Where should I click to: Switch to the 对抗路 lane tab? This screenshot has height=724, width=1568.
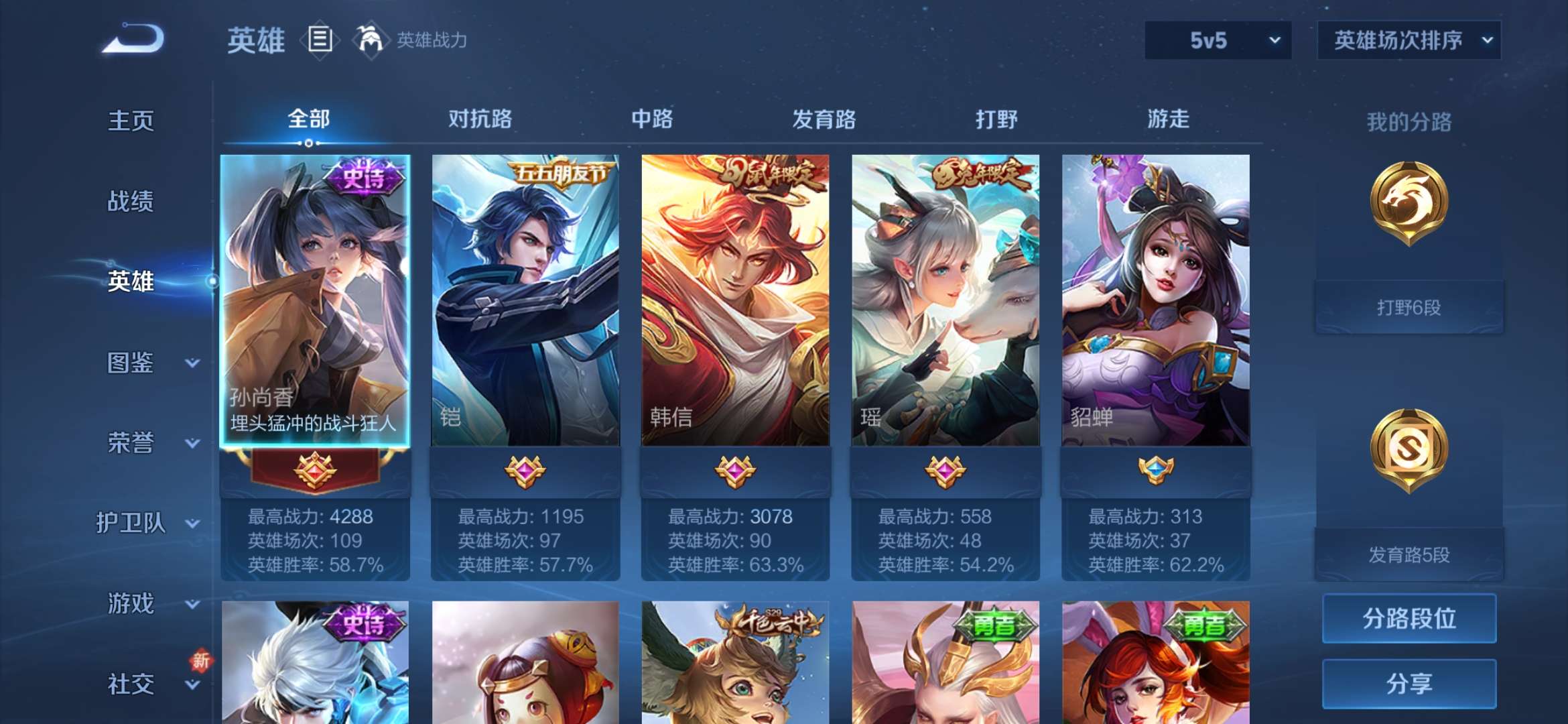point(480,119)
